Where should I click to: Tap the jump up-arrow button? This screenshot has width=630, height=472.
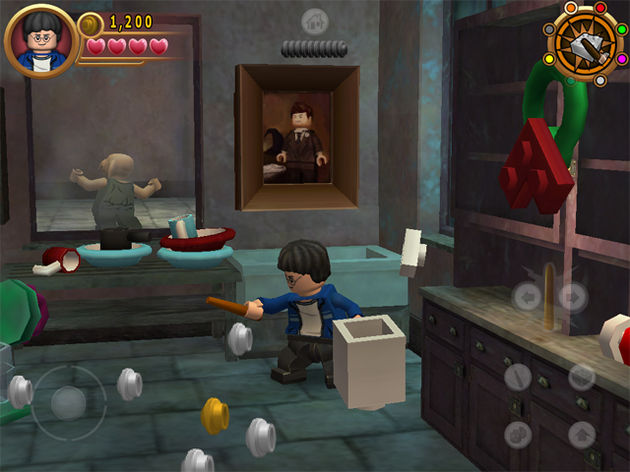pyautogui.click(x=582, y=434)
